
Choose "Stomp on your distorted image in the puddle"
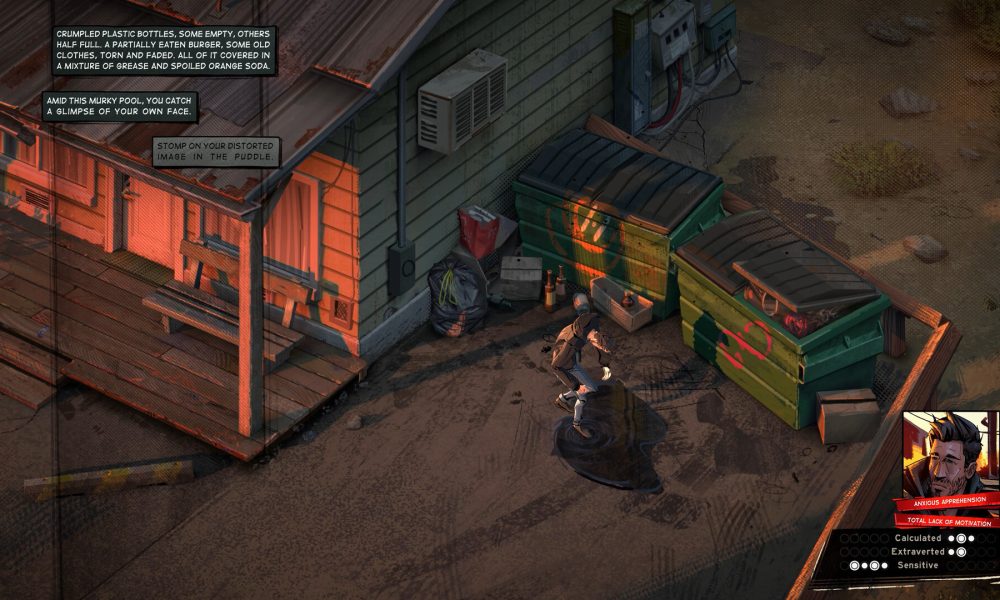click(215, 151)
